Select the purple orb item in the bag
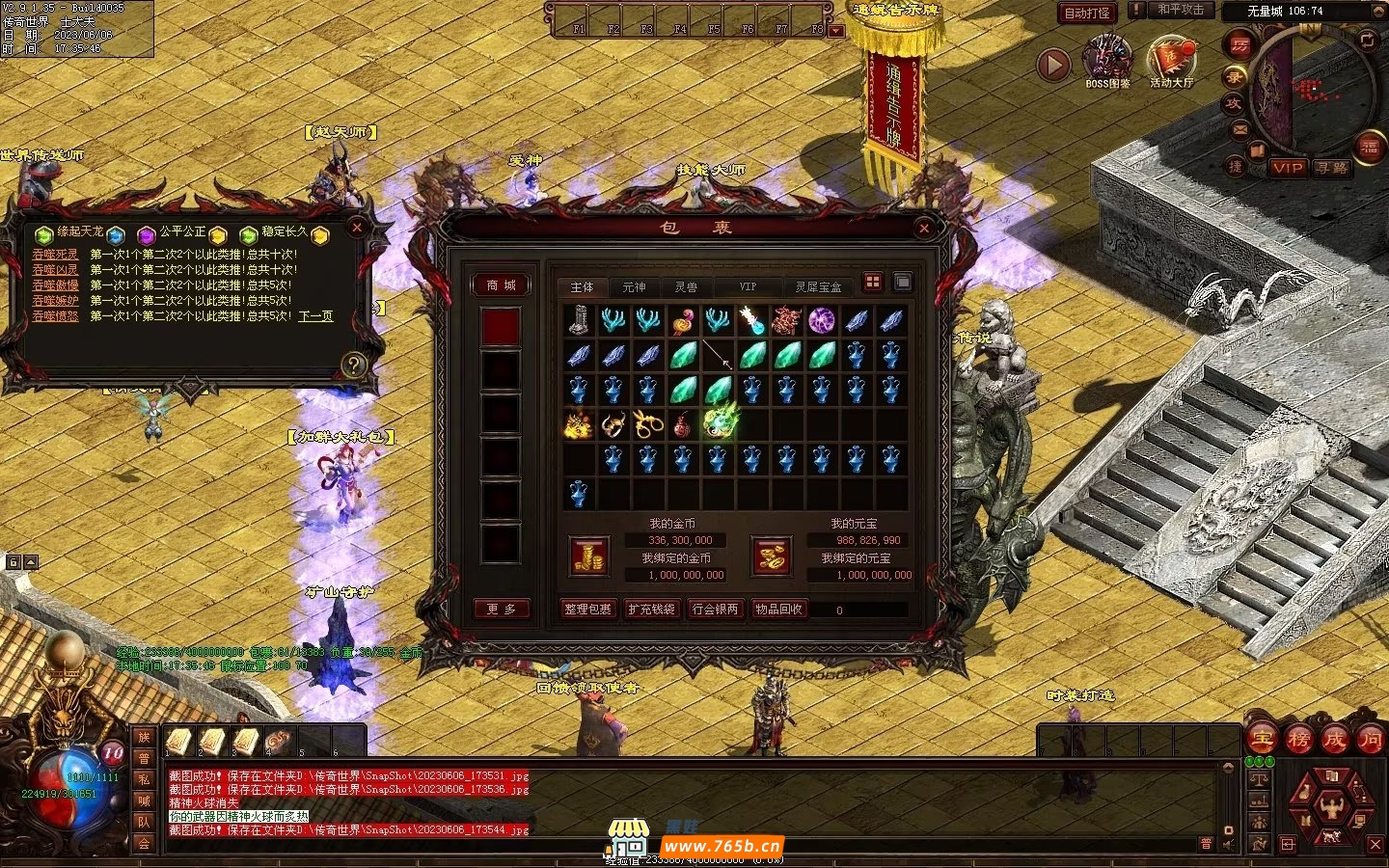Image resolution: width=1389 pixels, height=868 pixels. (822, 319)
